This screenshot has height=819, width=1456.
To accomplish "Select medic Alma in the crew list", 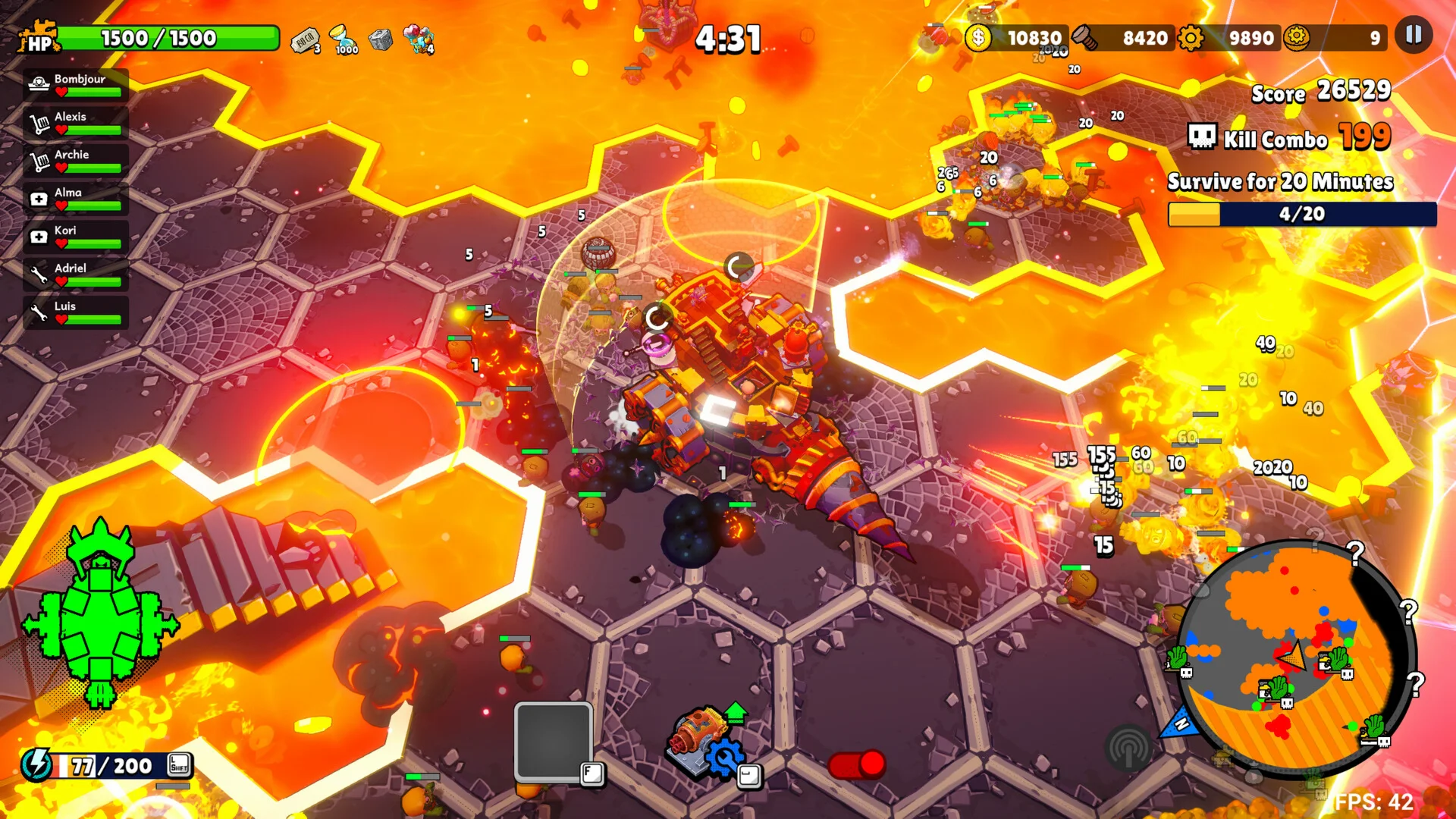I will click(x=76, y=198).
